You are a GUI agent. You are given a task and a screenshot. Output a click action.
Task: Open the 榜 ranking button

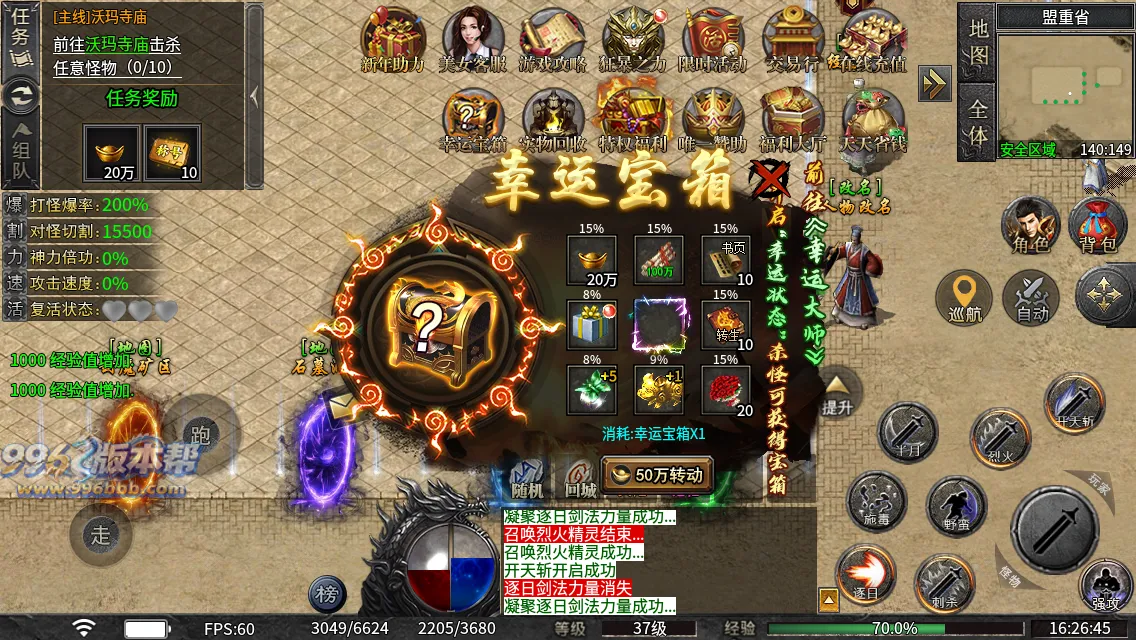327,595
